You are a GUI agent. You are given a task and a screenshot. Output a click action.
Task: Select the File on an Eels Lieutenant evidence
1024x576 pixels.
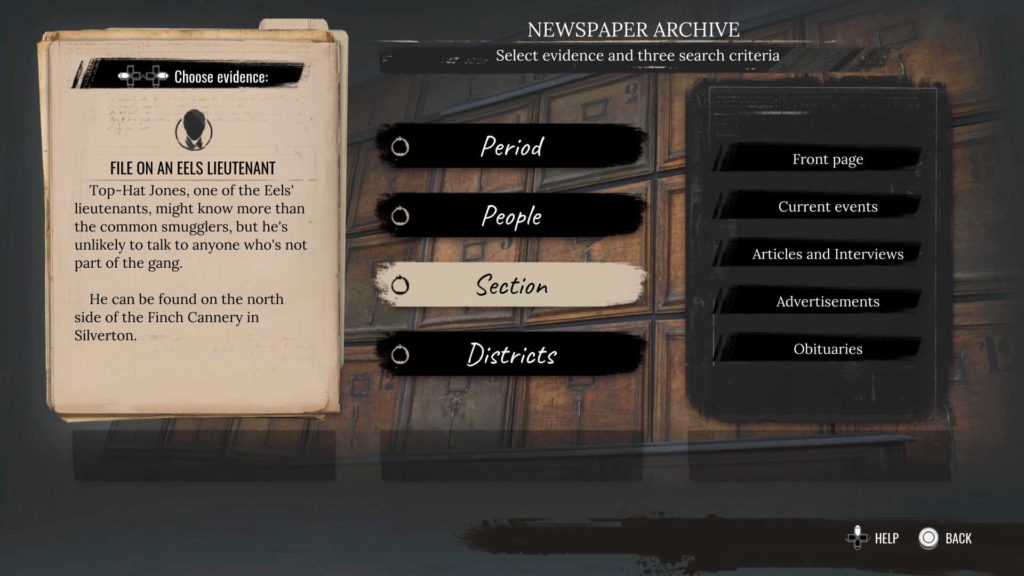click(192, 168)
